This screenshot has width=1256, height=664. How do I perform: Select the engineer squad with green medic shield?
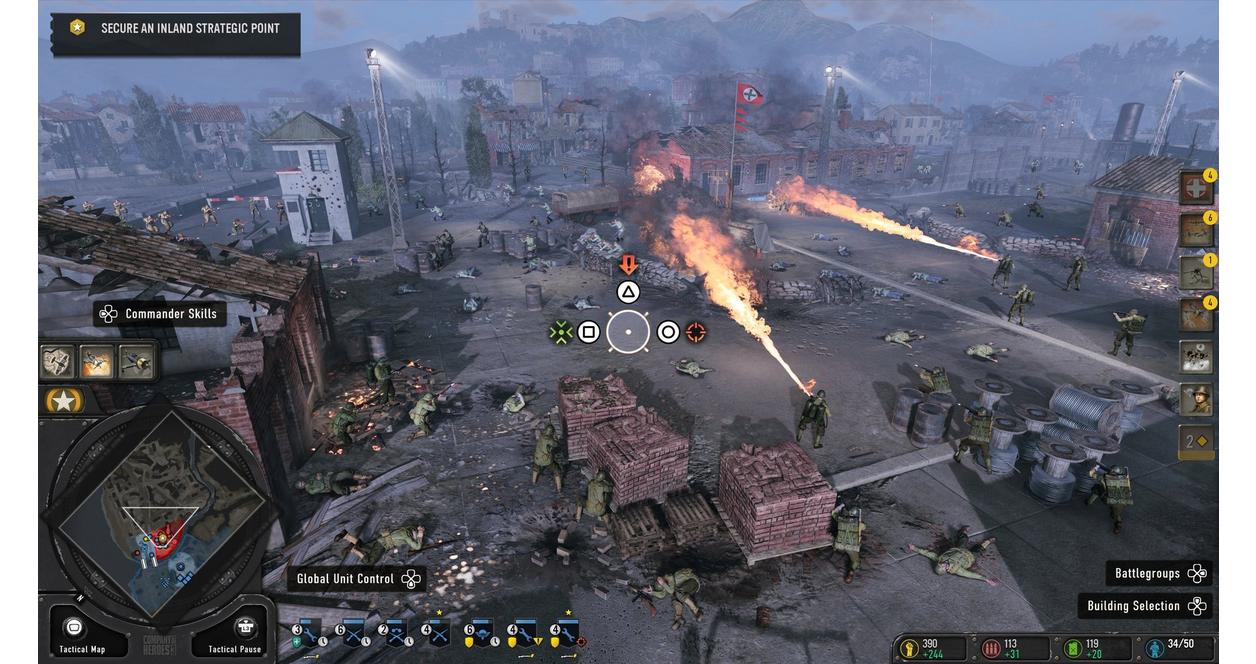308,633
